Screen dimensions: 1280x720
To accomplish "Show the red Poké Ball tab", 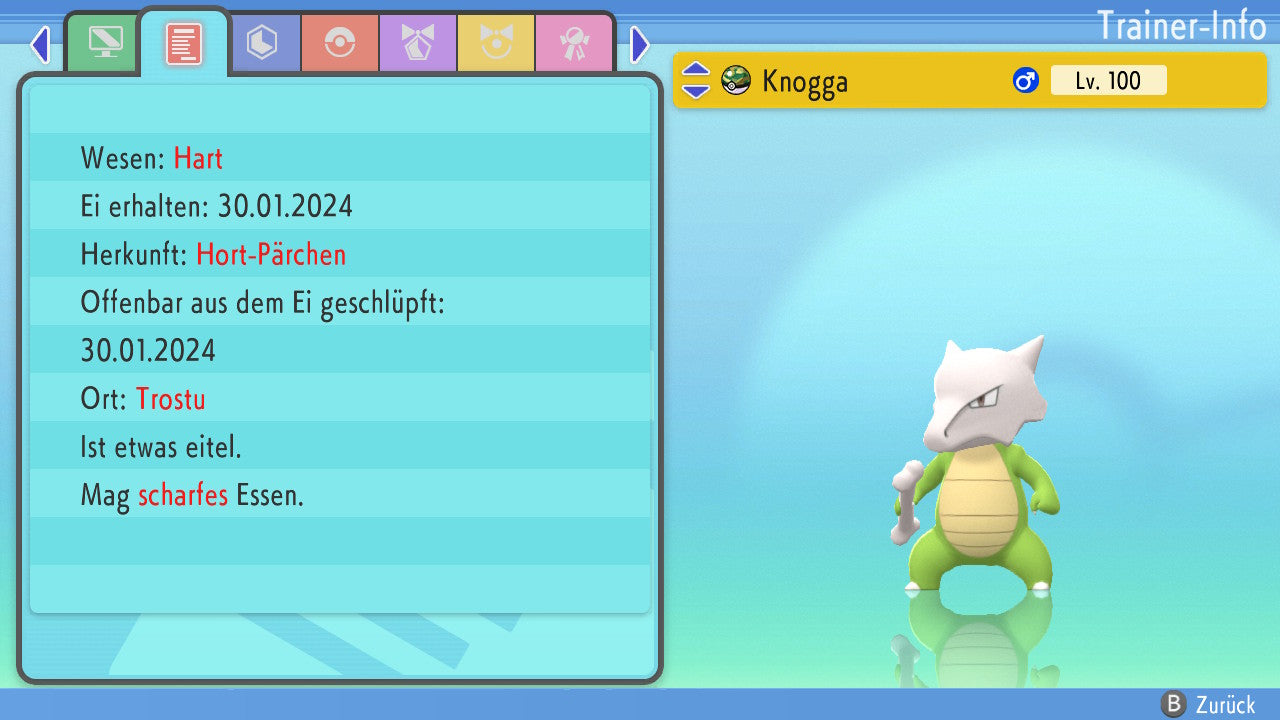I will (340, 43).
